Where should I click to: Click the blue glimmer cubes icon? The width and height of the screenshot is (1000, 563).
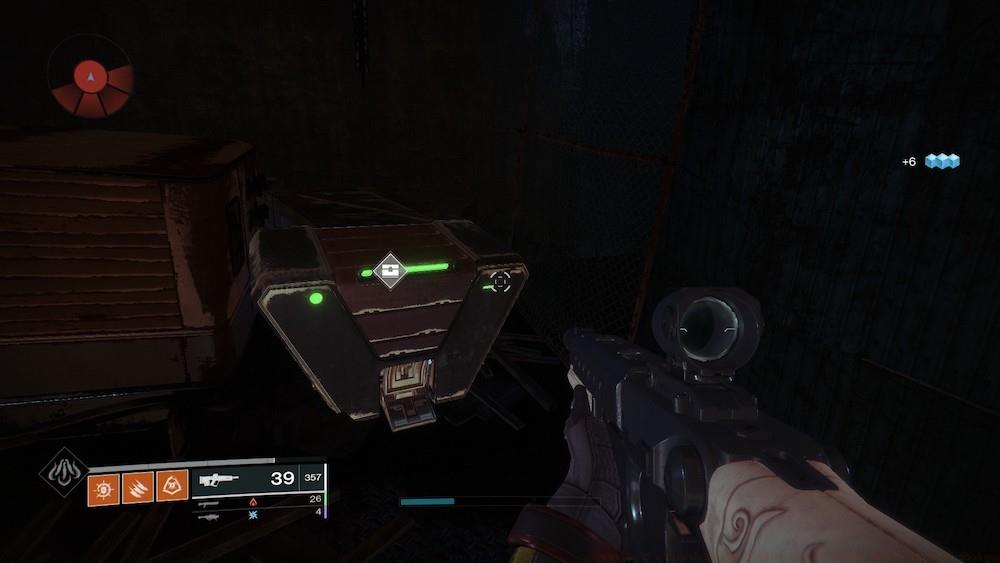[941, 160]
